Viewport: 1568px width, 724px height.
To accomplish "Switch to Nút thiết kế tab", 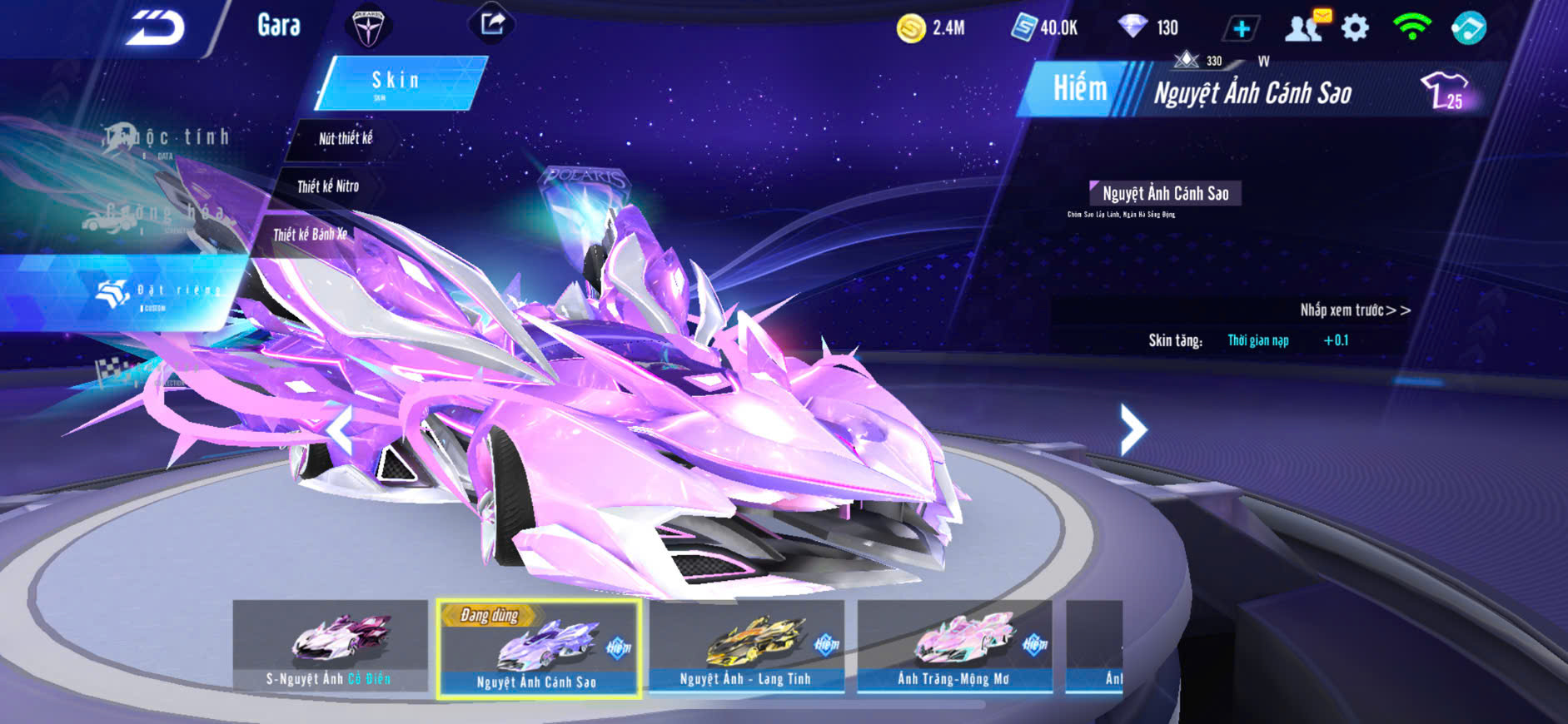I will [x=346, y=139].
